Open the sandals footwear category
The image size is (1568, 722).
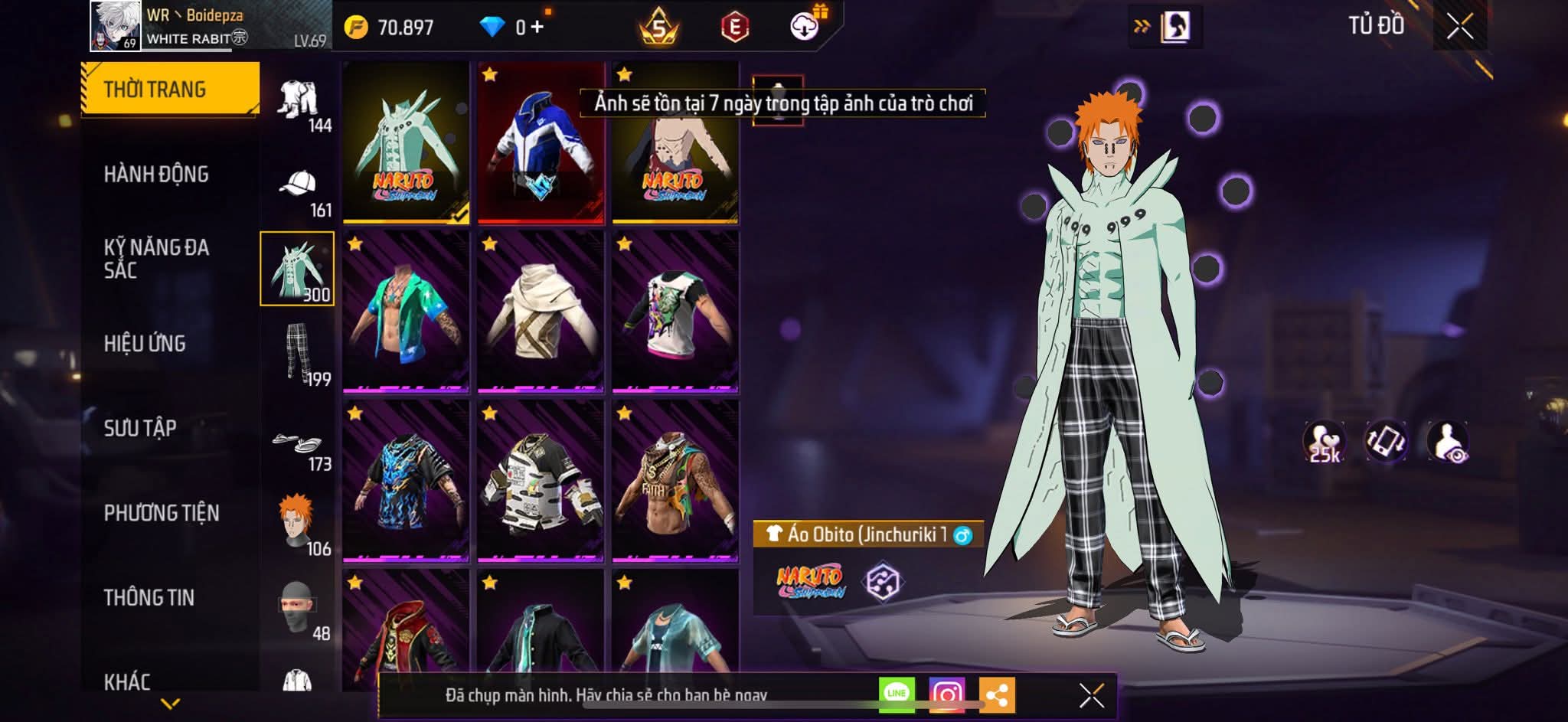click(x=299, y=446)
